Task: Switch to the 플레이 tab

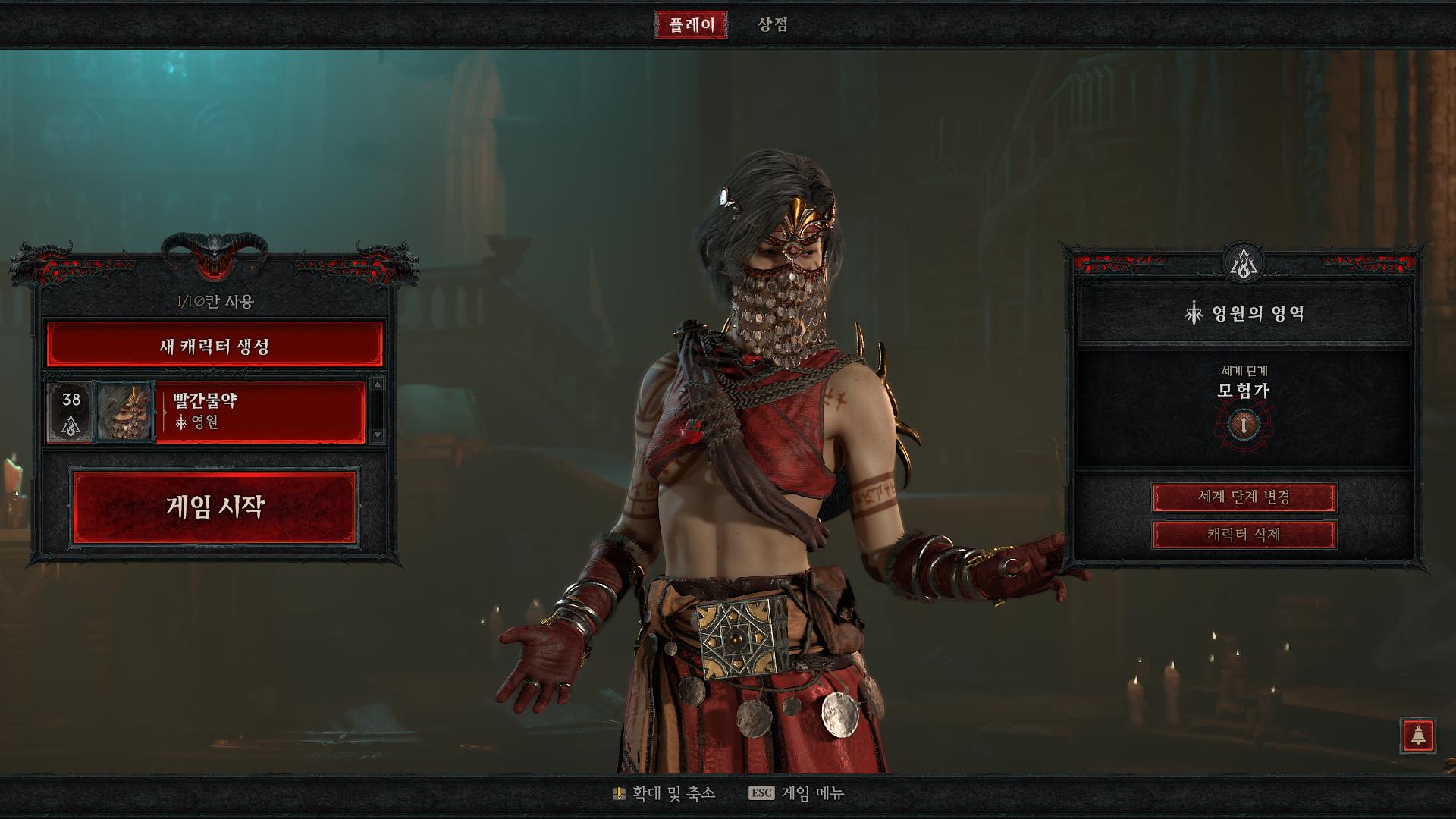Action: [x=691, y=25]
